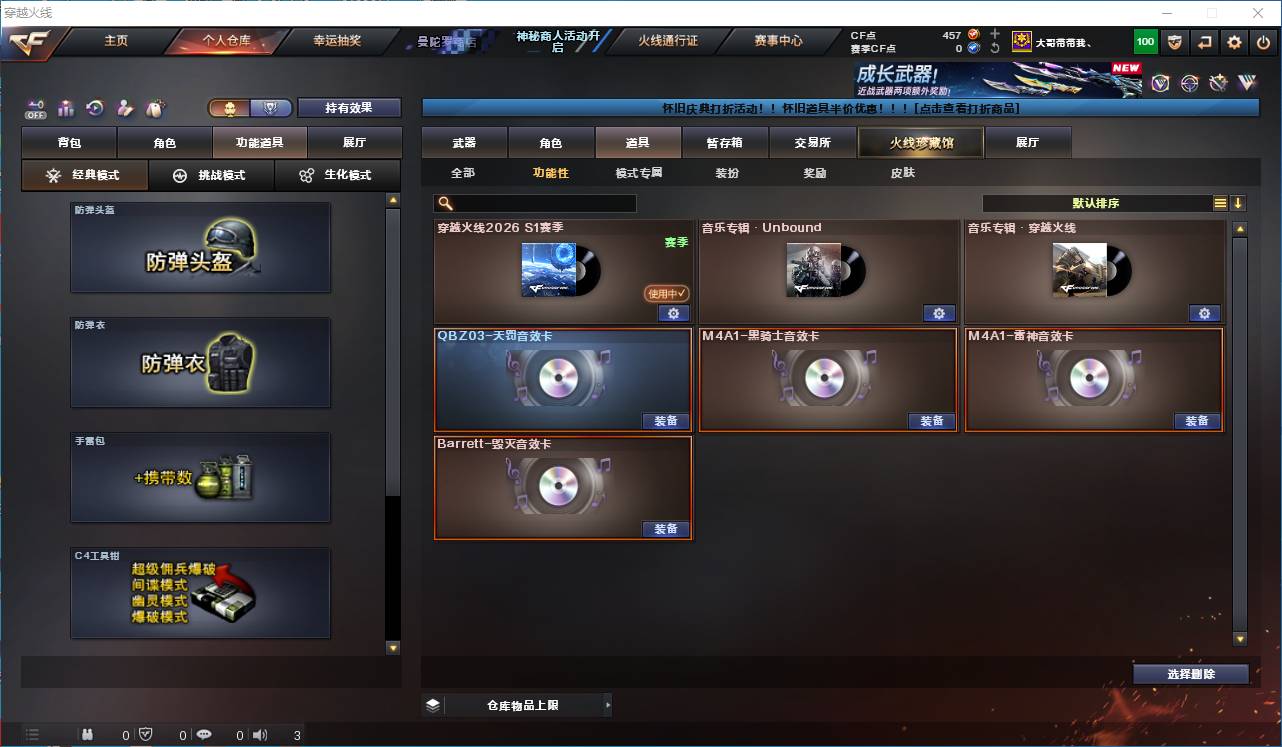Switch the skull/shield toggle to shield mode
Viewport: 1282px width, 747px height.
(x=269, y=107)
